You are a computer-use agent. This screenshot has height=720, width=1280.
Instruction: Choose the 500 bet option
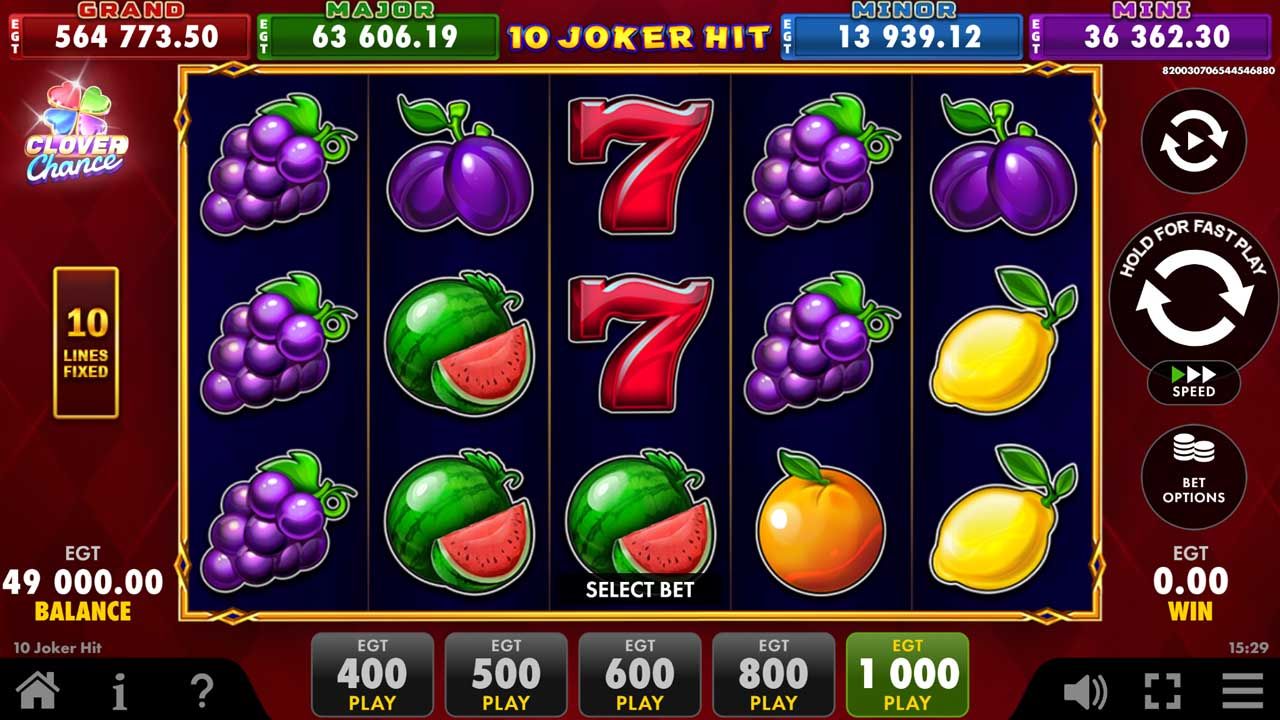(506, 675)
